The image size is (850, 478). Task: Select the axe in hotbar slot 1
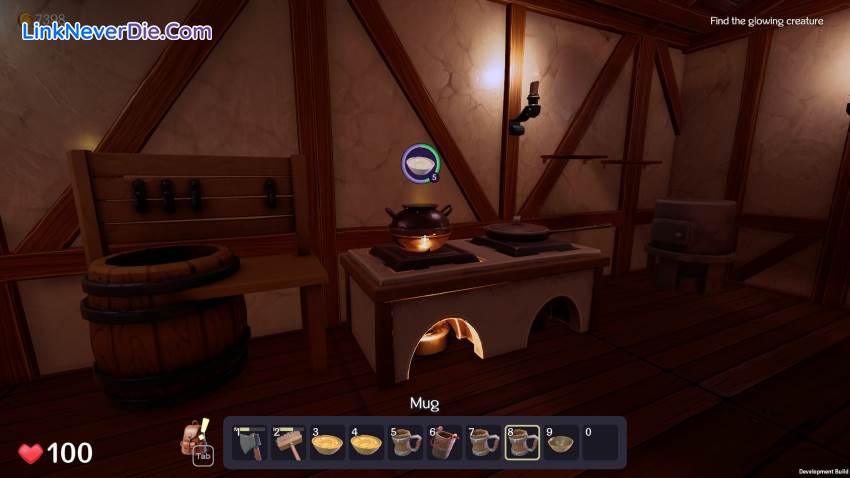click(x=249, y=443)
